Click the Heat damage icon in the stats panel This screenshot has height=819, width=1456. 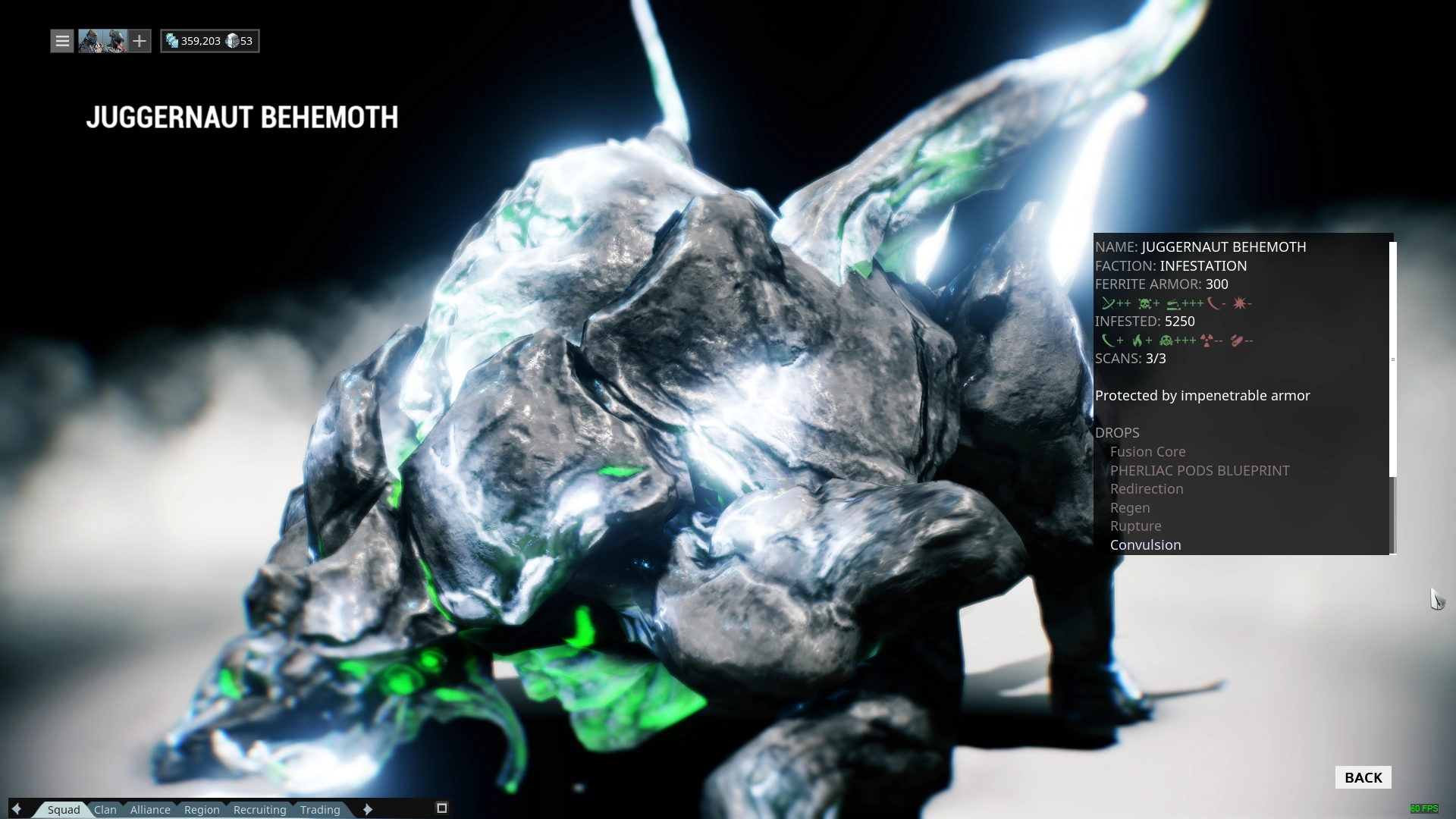pos(1137,341)
